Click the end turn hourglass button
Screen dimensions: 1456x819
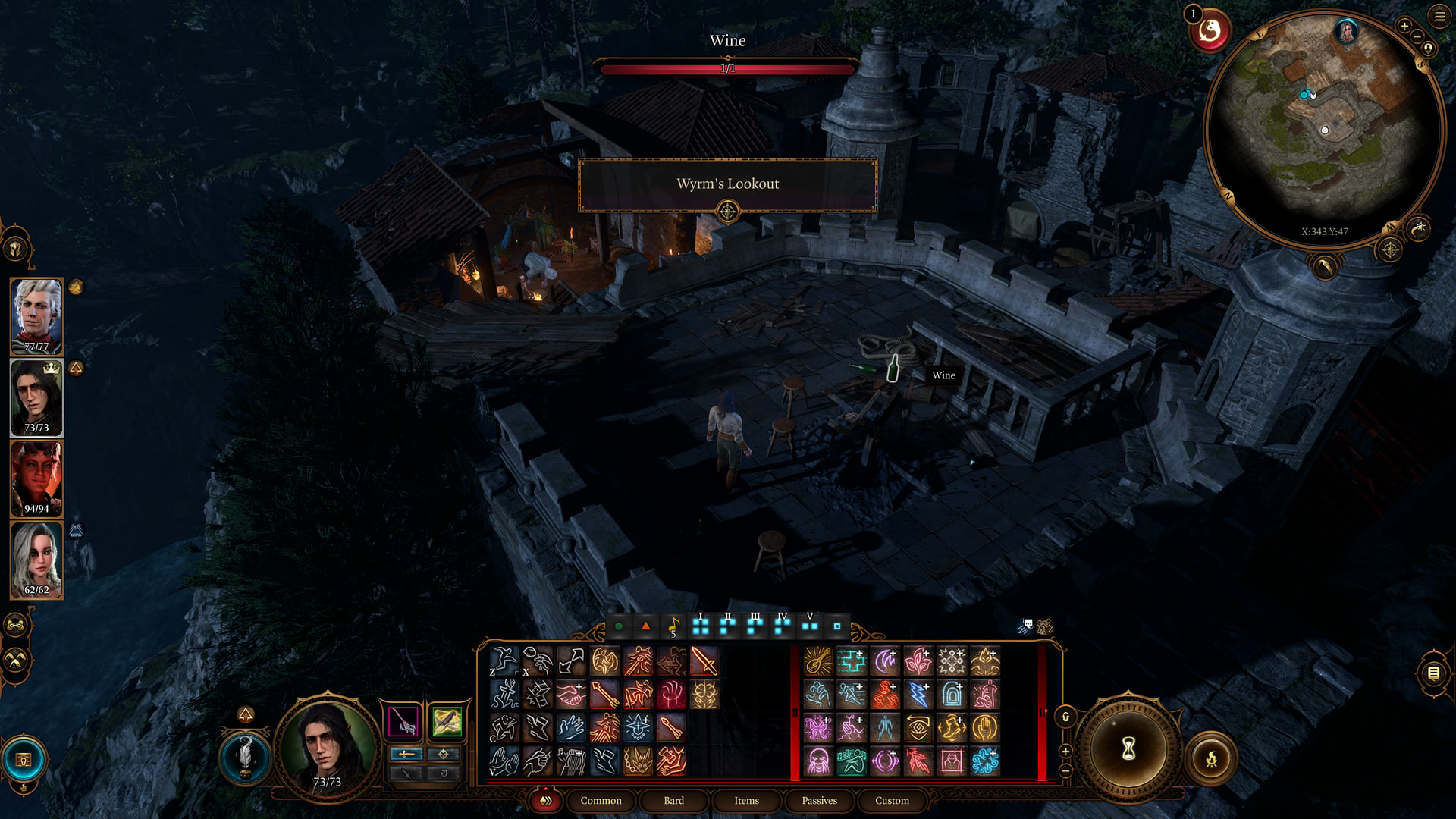coord(1128,749)
